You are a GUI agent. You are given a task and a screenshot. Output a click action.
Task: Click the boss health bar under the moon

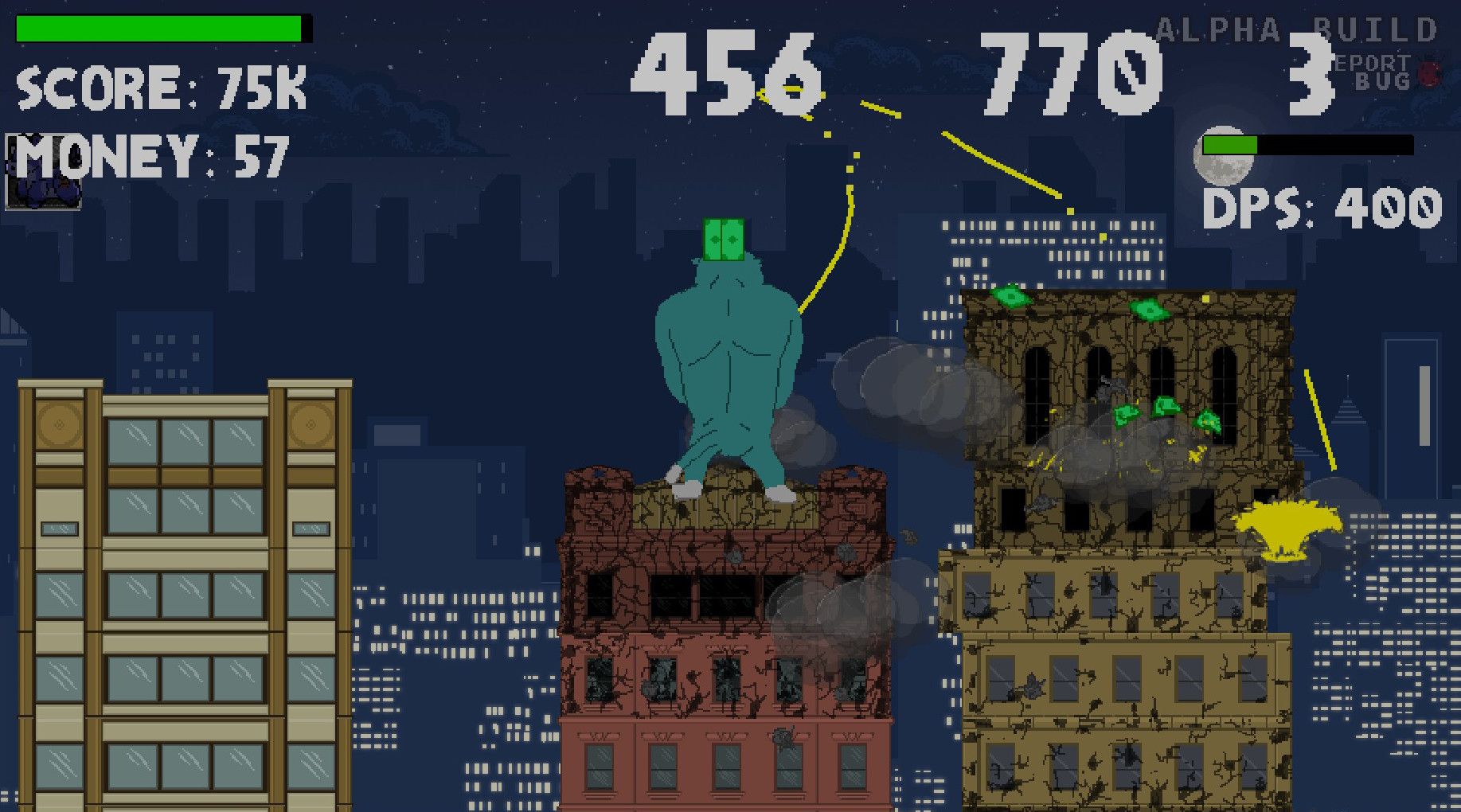coord(1310,146)
